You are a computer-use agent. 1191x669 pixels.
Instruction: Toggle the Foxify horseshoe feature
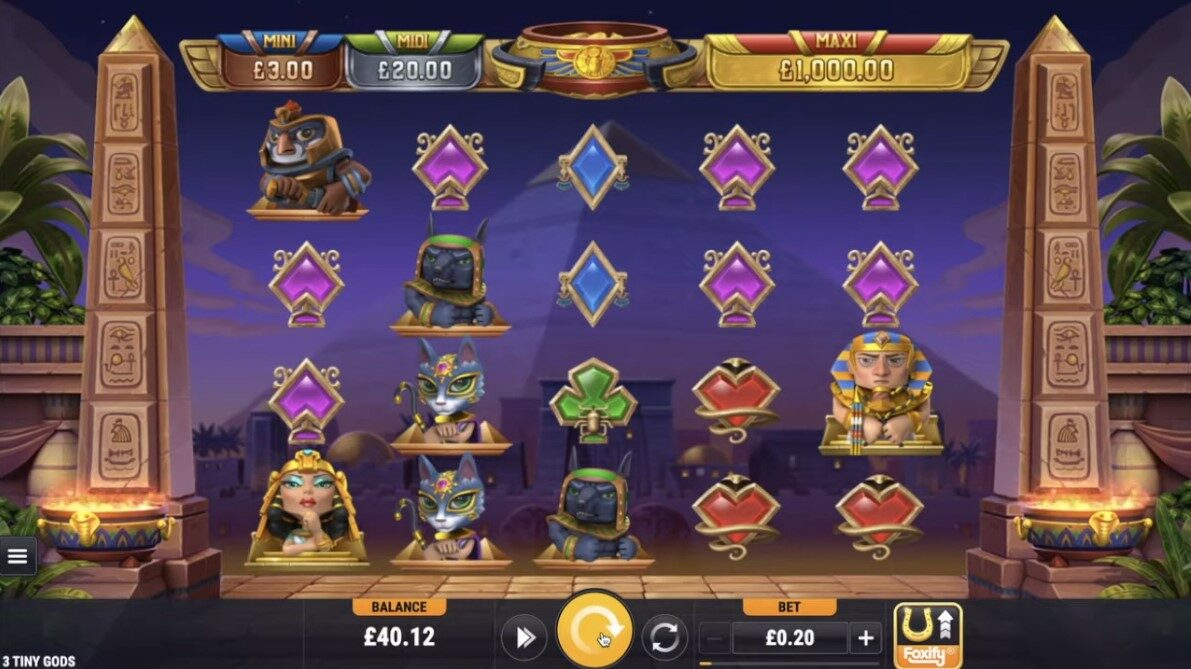point(927,635)
